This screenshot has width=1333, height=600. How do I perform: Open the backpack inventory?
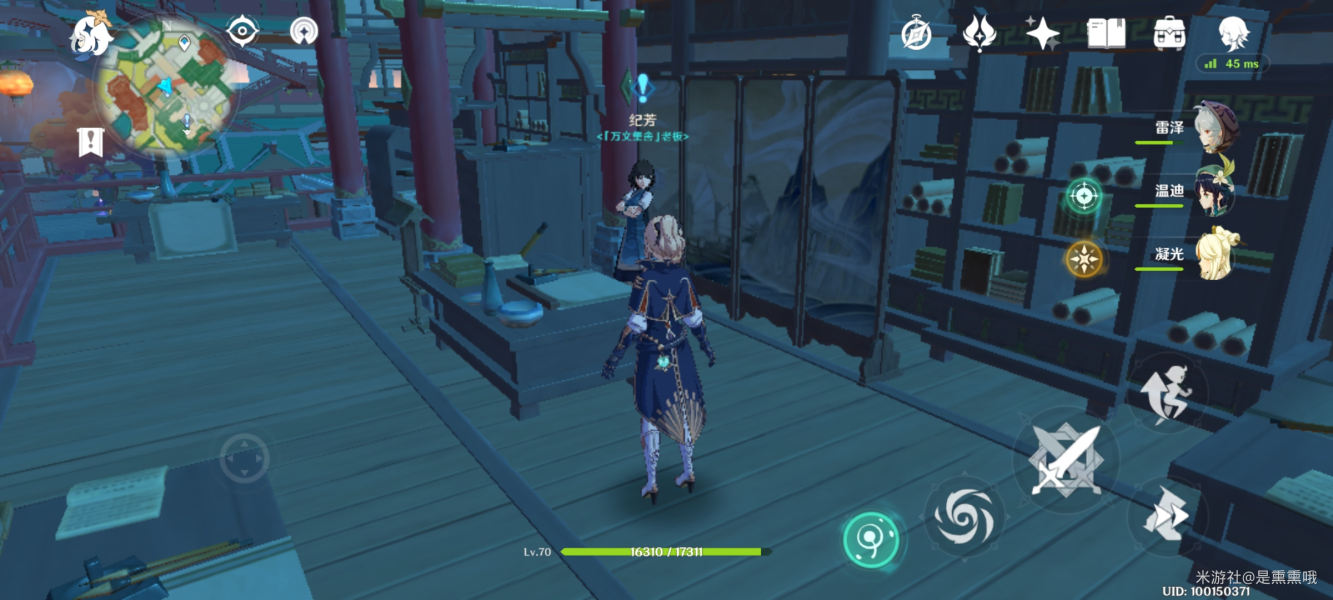pos(1169,34)
